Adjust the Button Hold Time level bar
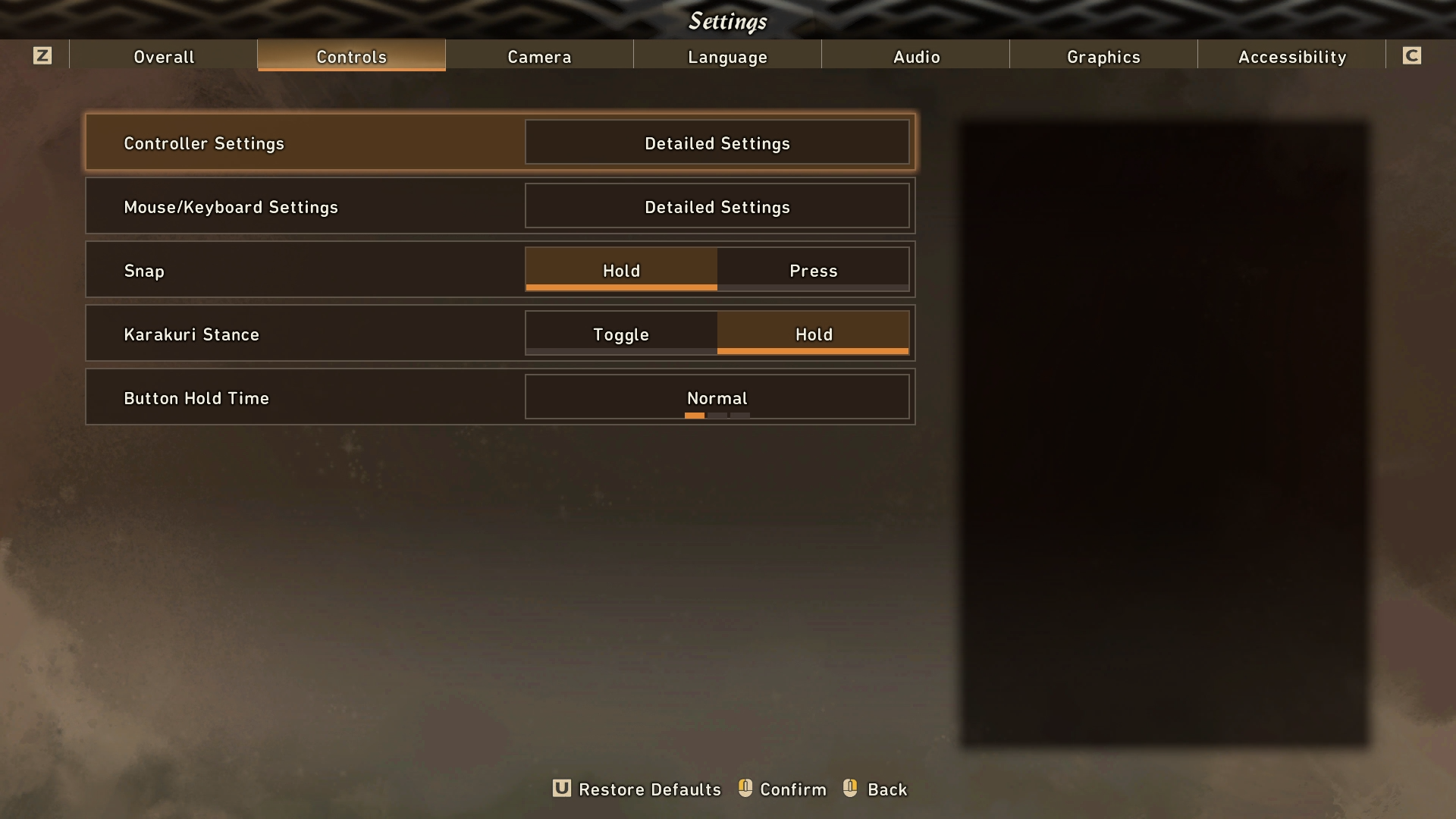 coord(717,416)
